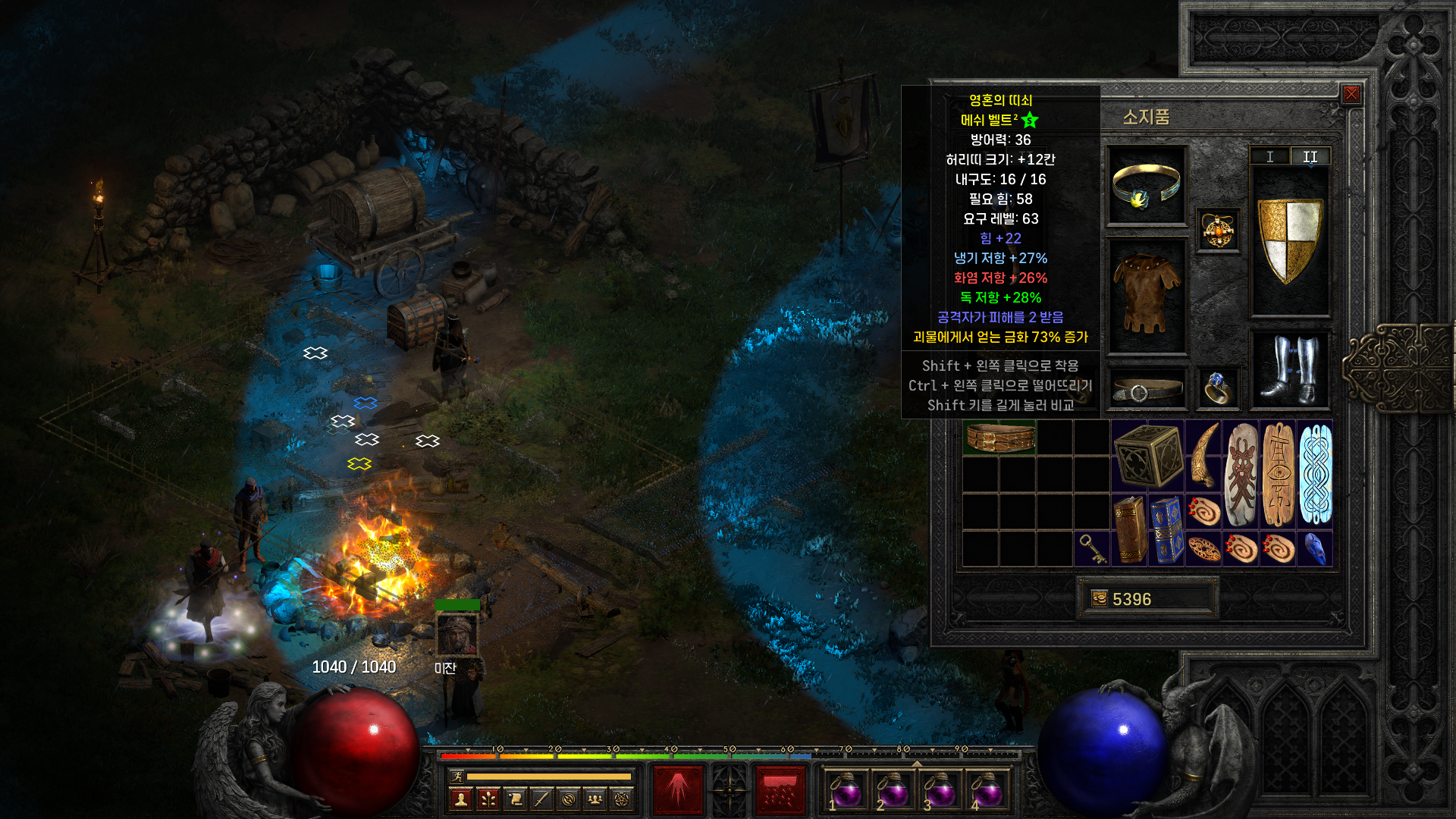The width and height of the screenshot is (1456, 819).
Task: Toggle the run/walk icon
Action: click(457, 776)
